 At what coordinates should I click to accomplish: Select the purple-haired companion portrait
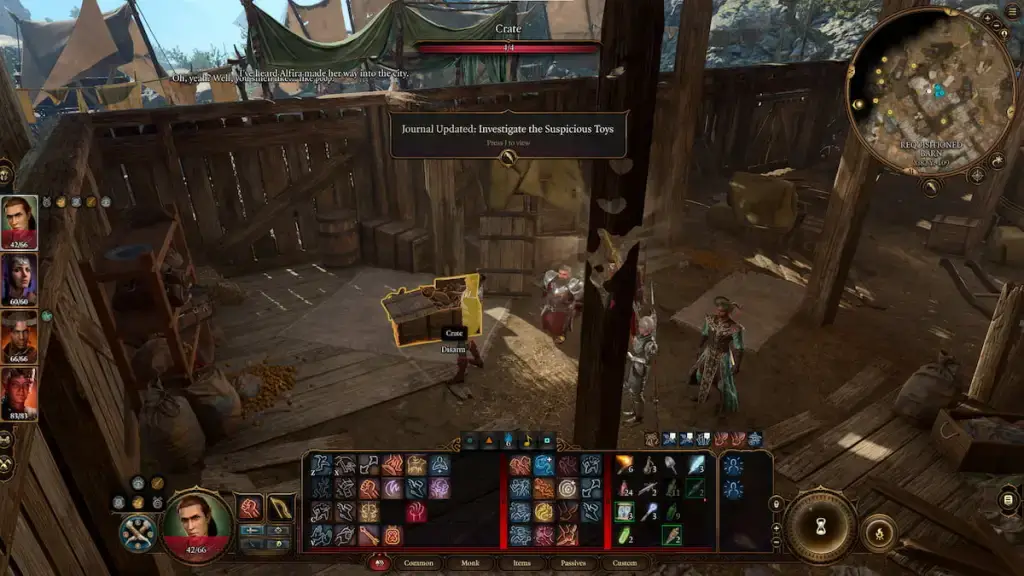pos(19,279)
